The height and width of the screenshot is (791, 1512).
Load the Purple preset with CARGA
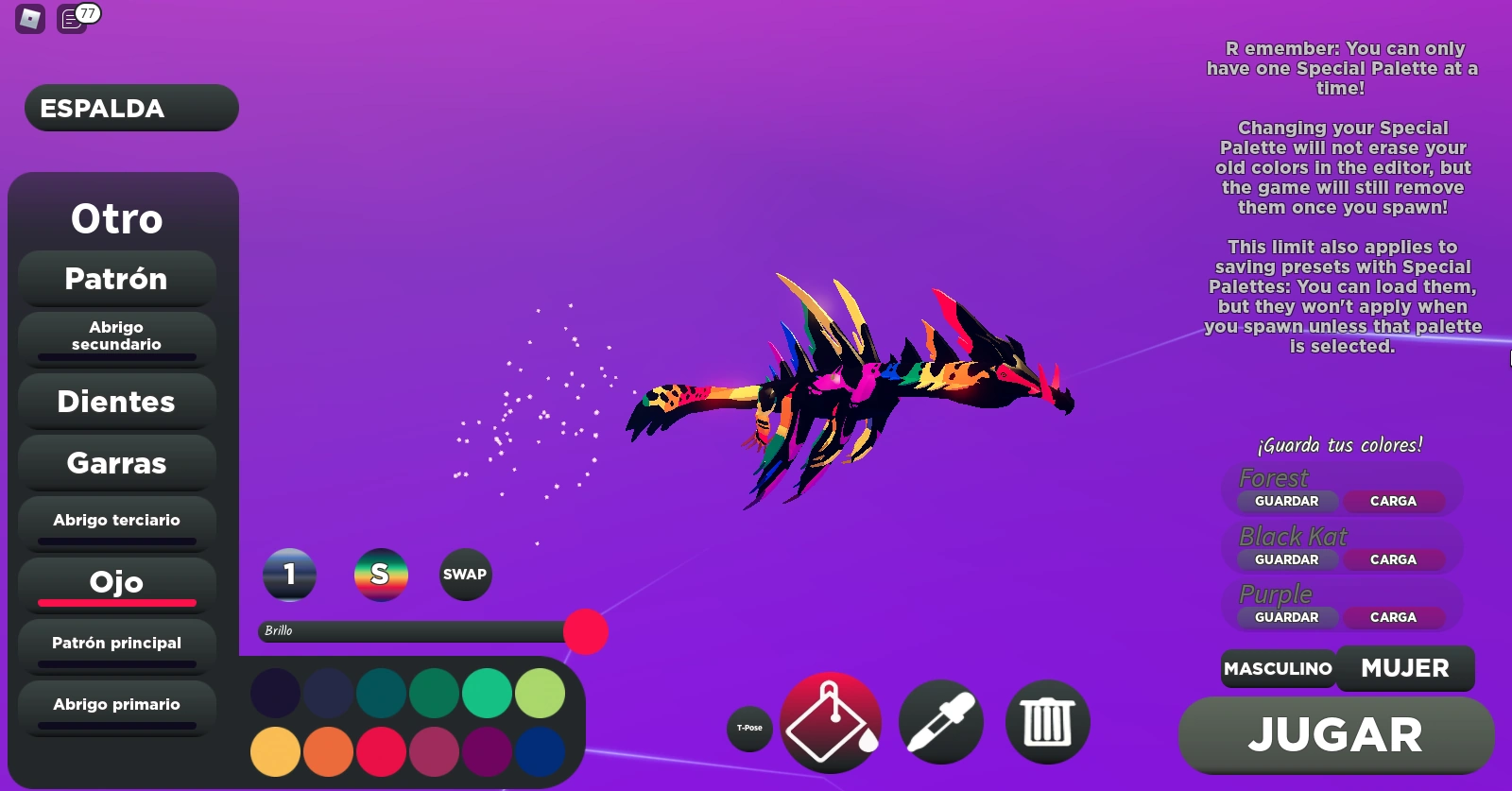pyautogui.click(x=1396, y=617)
